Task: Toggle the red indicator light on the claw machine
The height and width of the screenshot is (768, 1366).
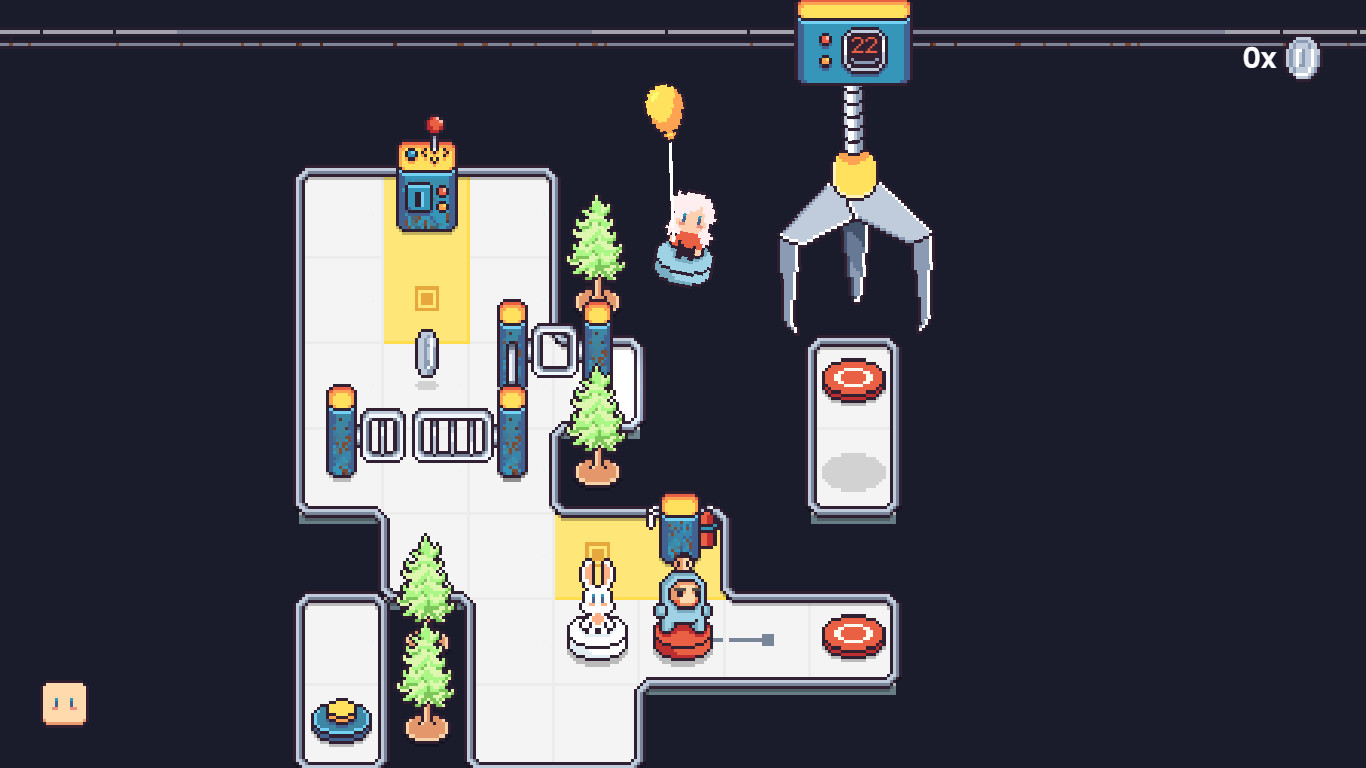Action: coord(825,41)
